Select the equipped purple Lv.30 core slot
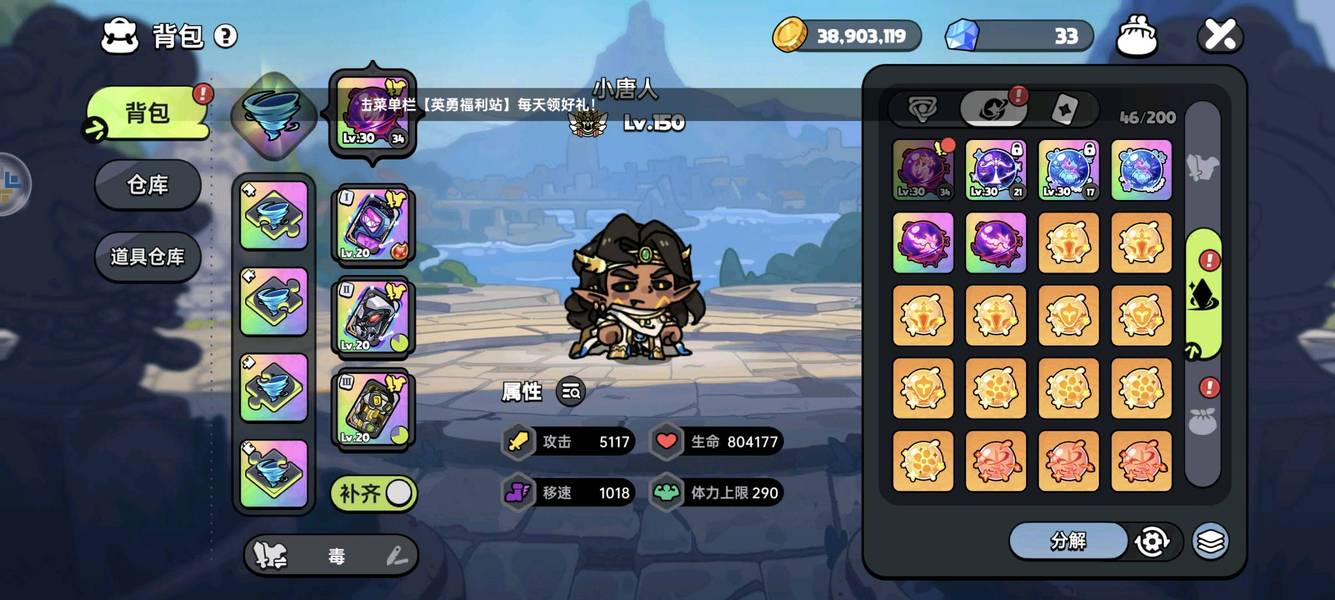This screenshot has width=1335, height=600. coord(372,113)
